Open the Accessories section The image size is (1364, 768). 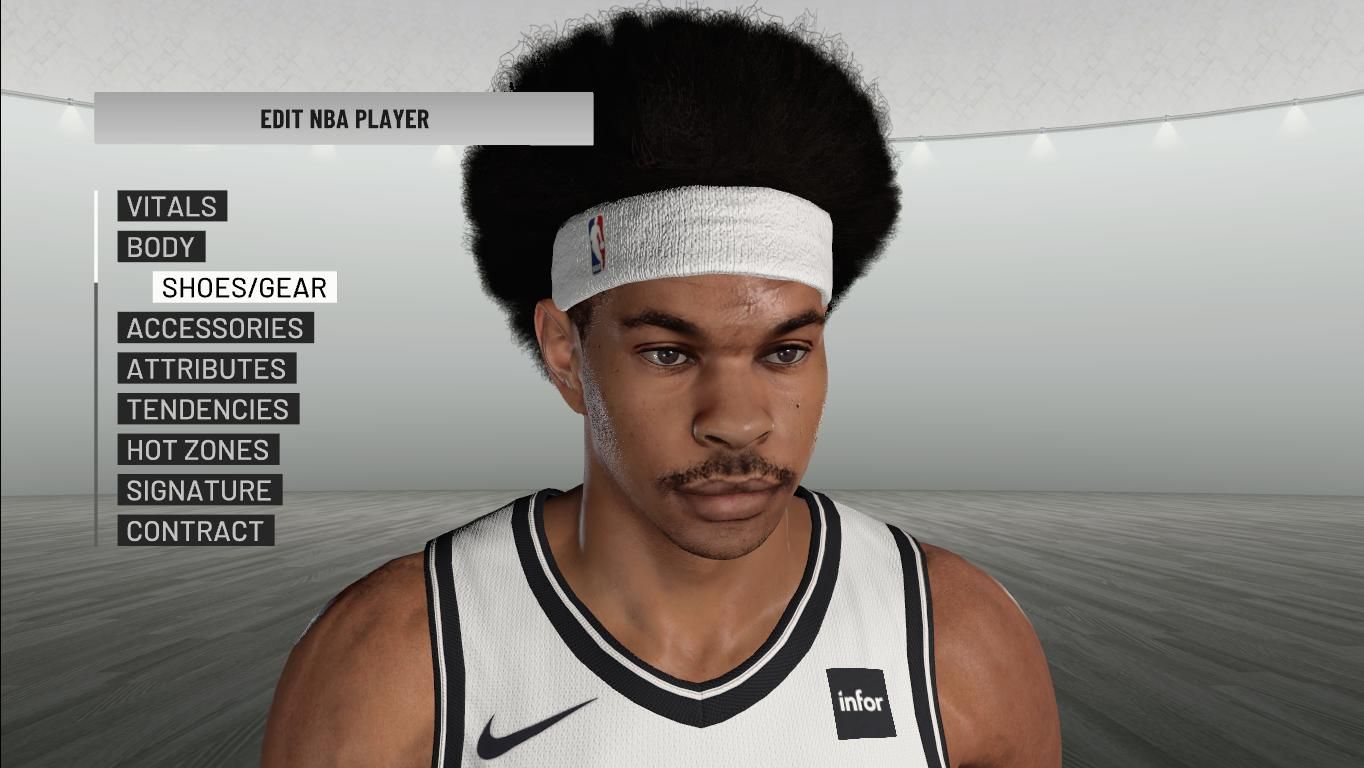tap(215, 328)
